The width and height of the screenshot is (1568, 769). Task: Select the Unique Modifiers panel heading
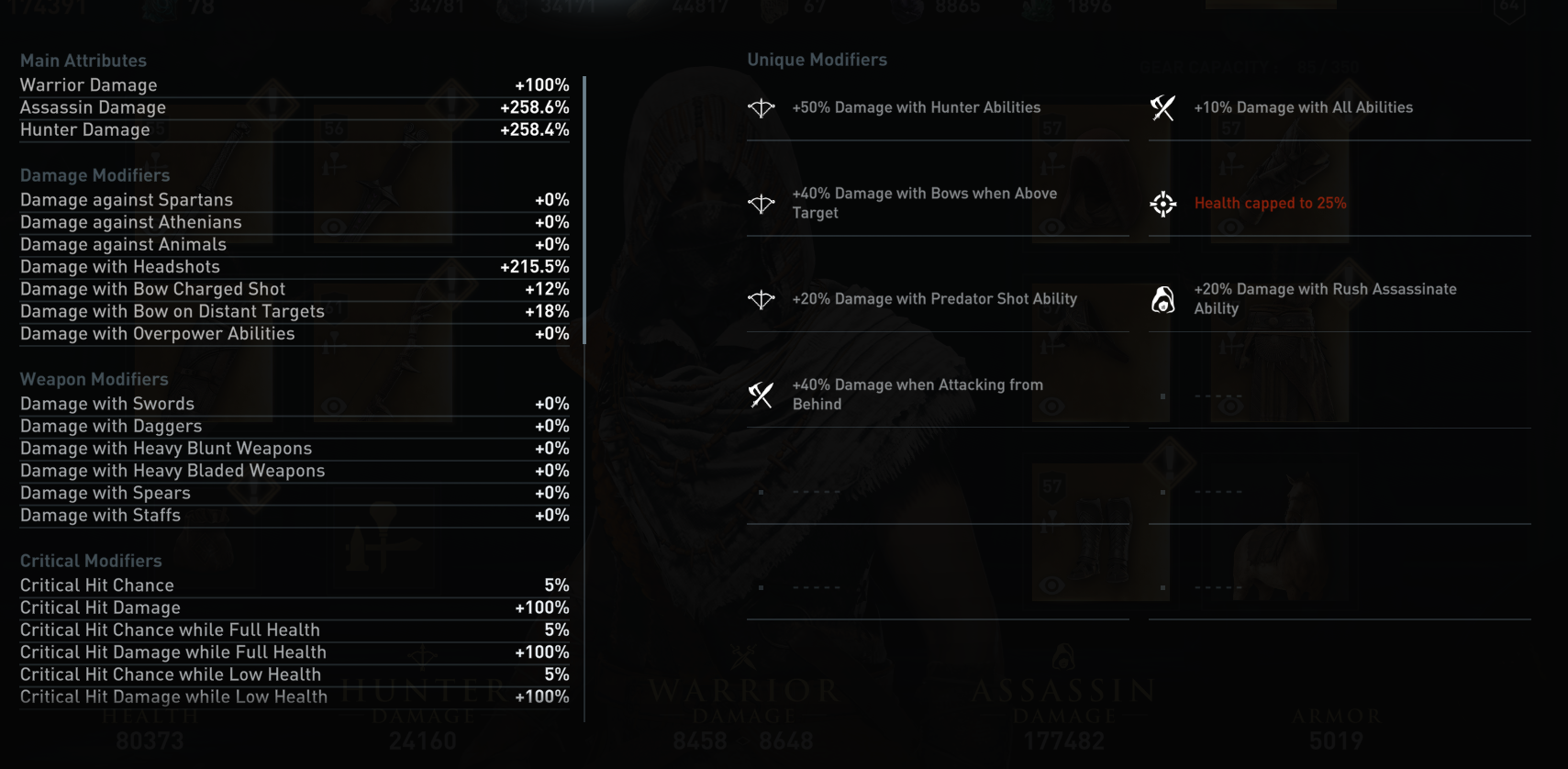click(817, 59)
